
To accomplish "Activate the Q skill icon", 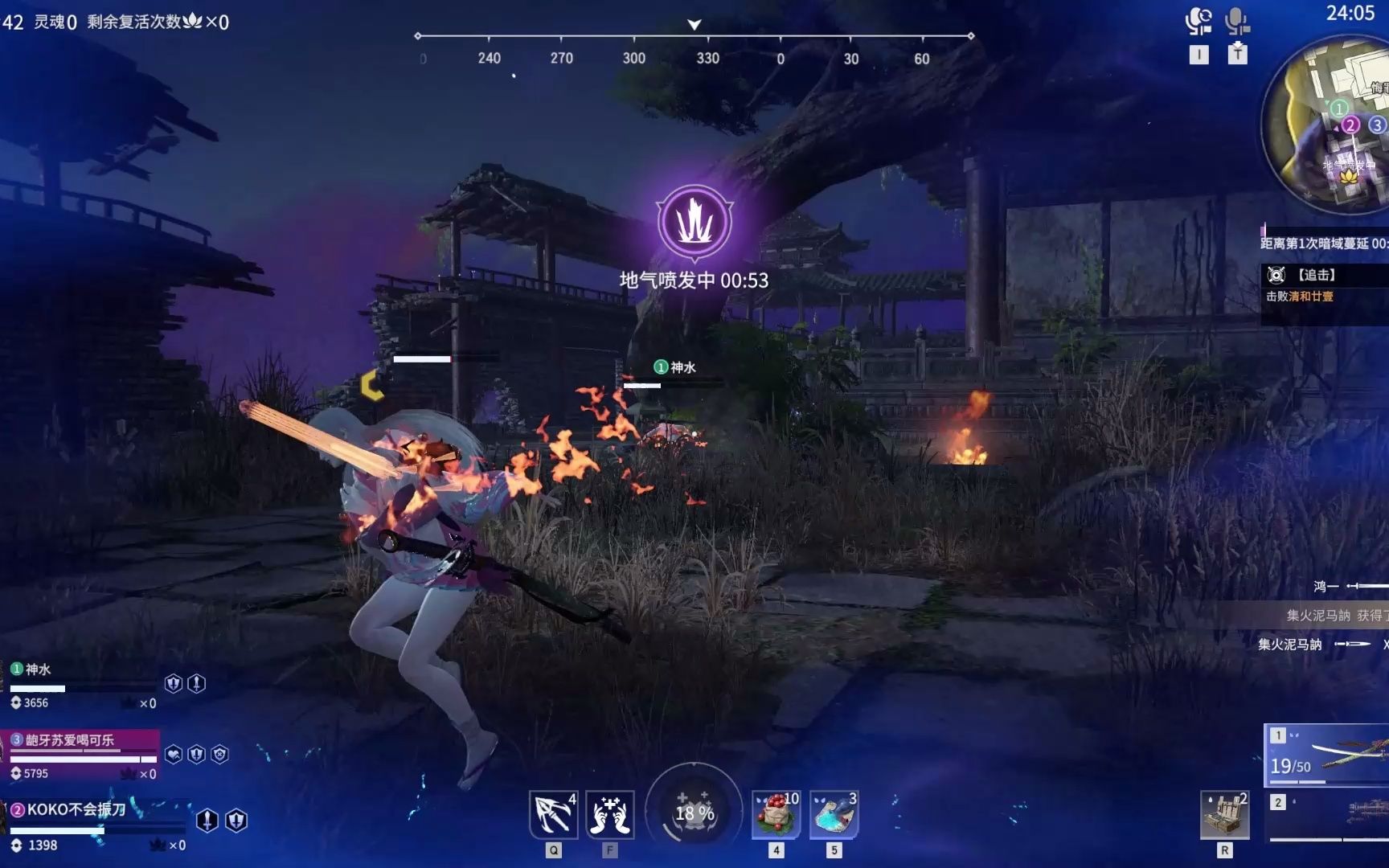I will coord(553,814).
